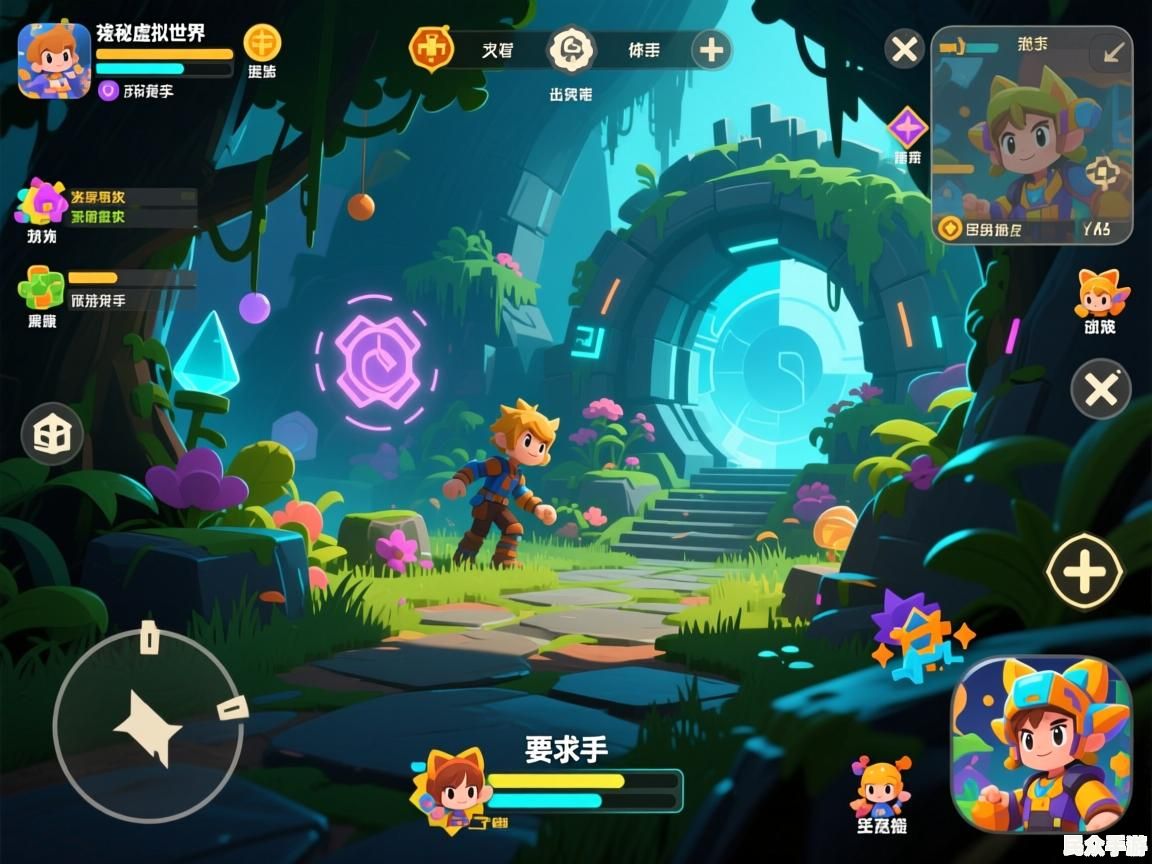
Task: Open the cube icon button
Action: pos(52,434)
